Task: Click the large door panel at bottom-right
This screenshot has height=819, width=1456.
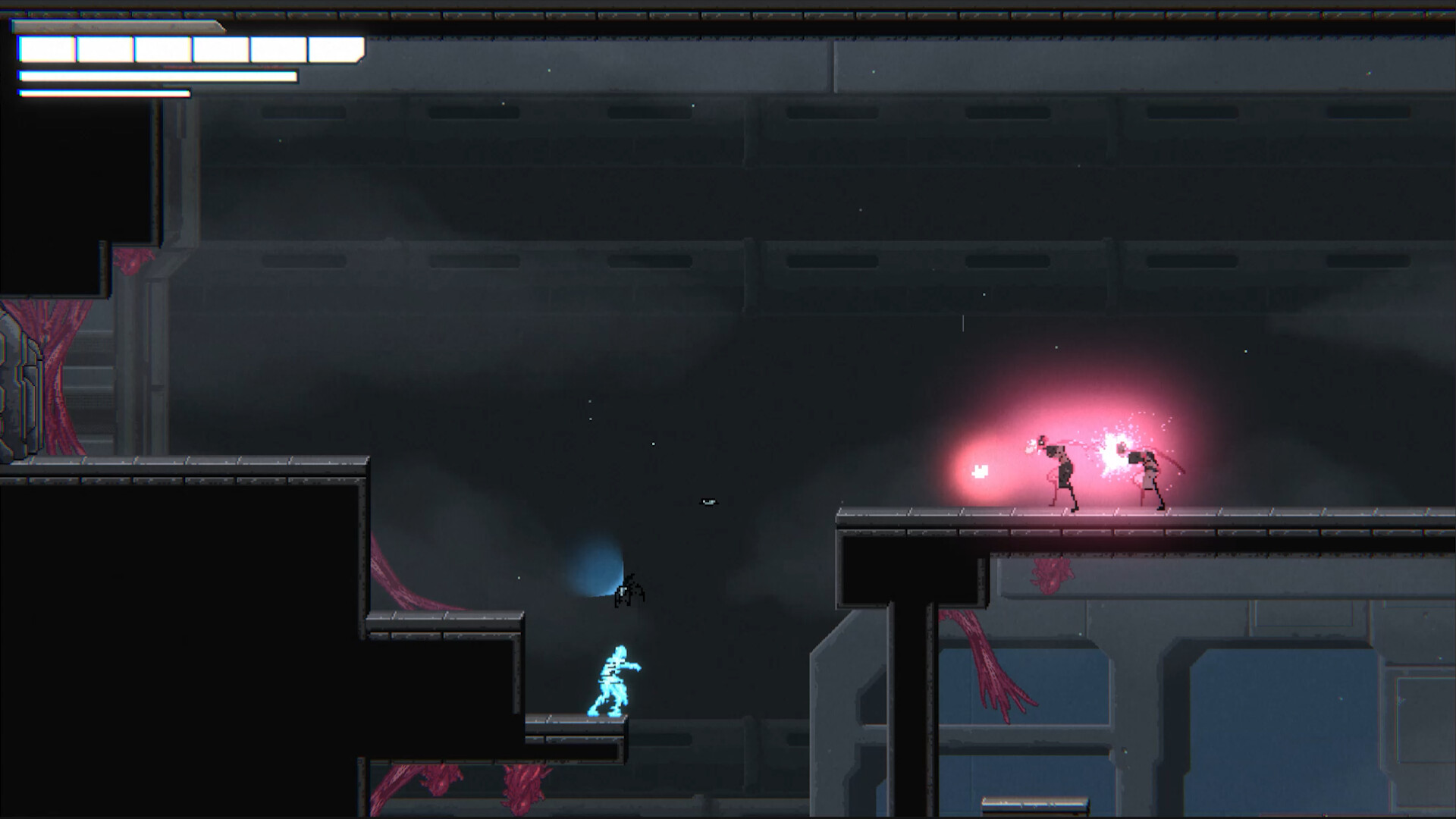Action: pos(1289,728)
